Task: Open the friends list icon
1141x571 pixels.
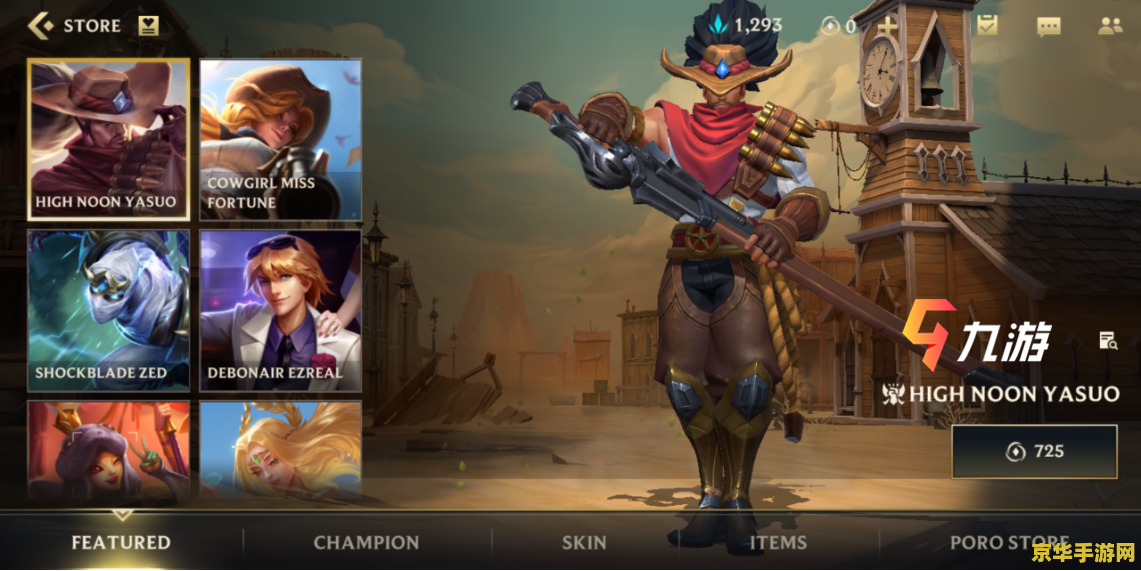Action: [1110, 26]
